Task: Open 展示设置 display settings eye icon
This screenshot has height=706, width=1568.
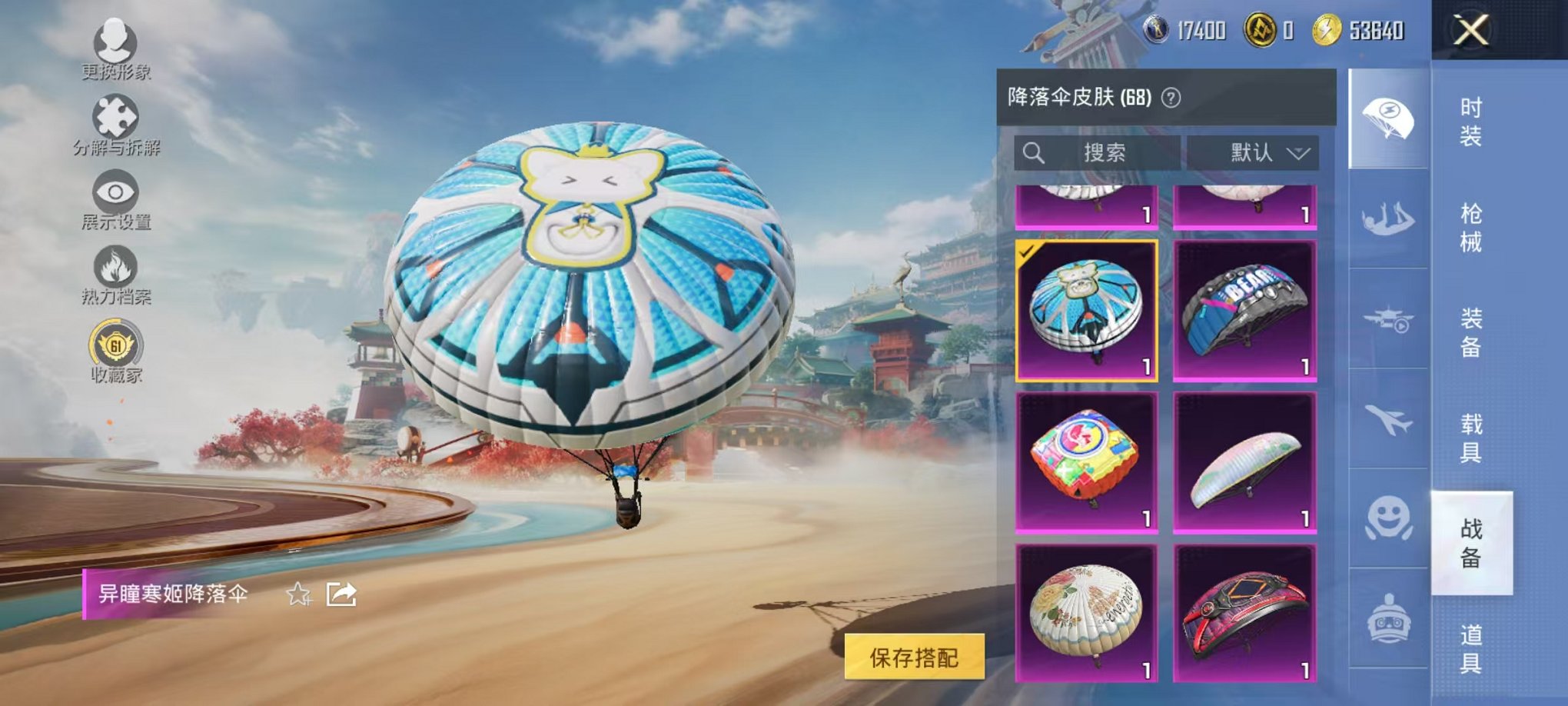Action: click(x=114, y=188)
